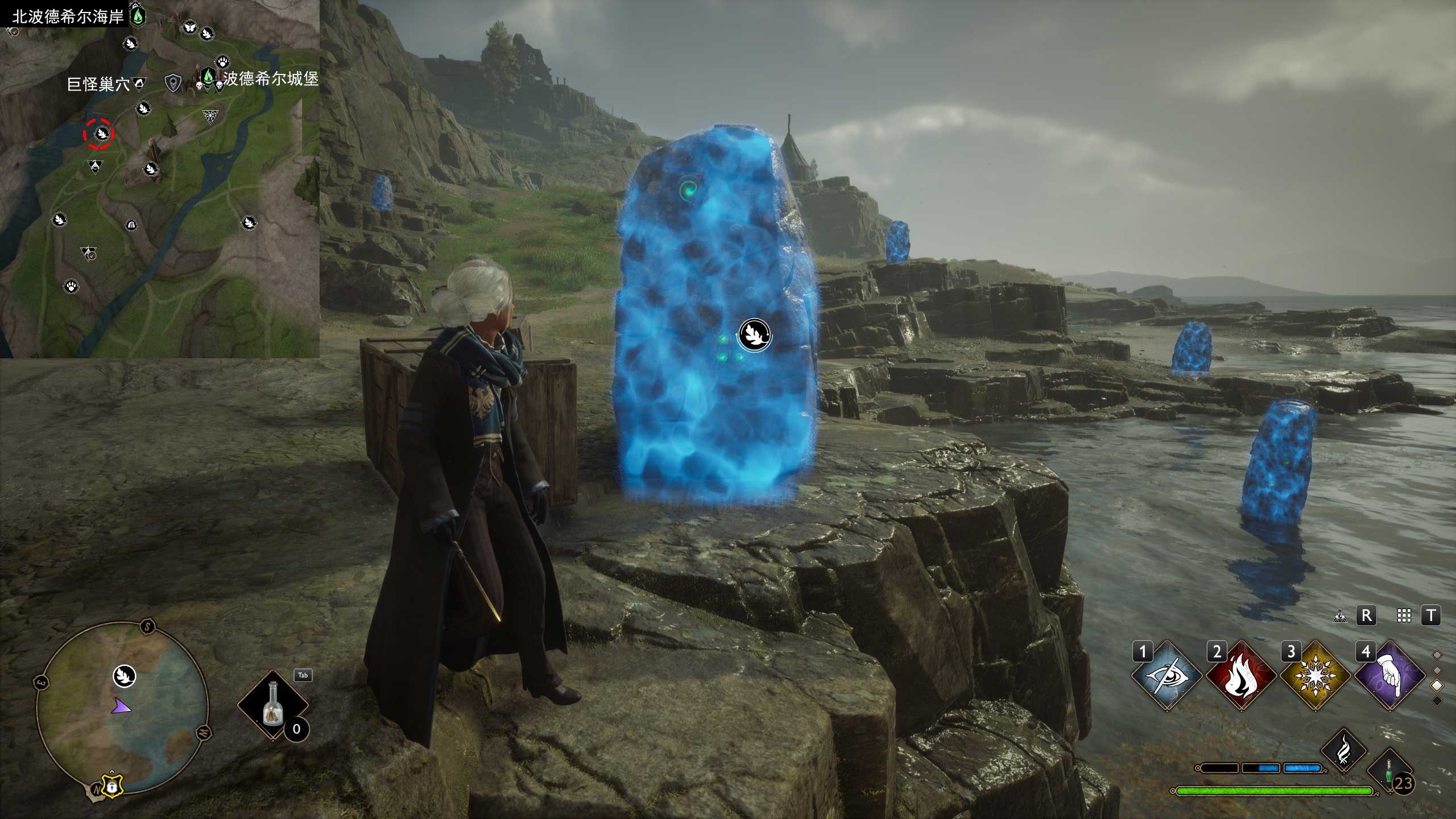Select the 波德希尔城堡 castle label

(270, 78)
